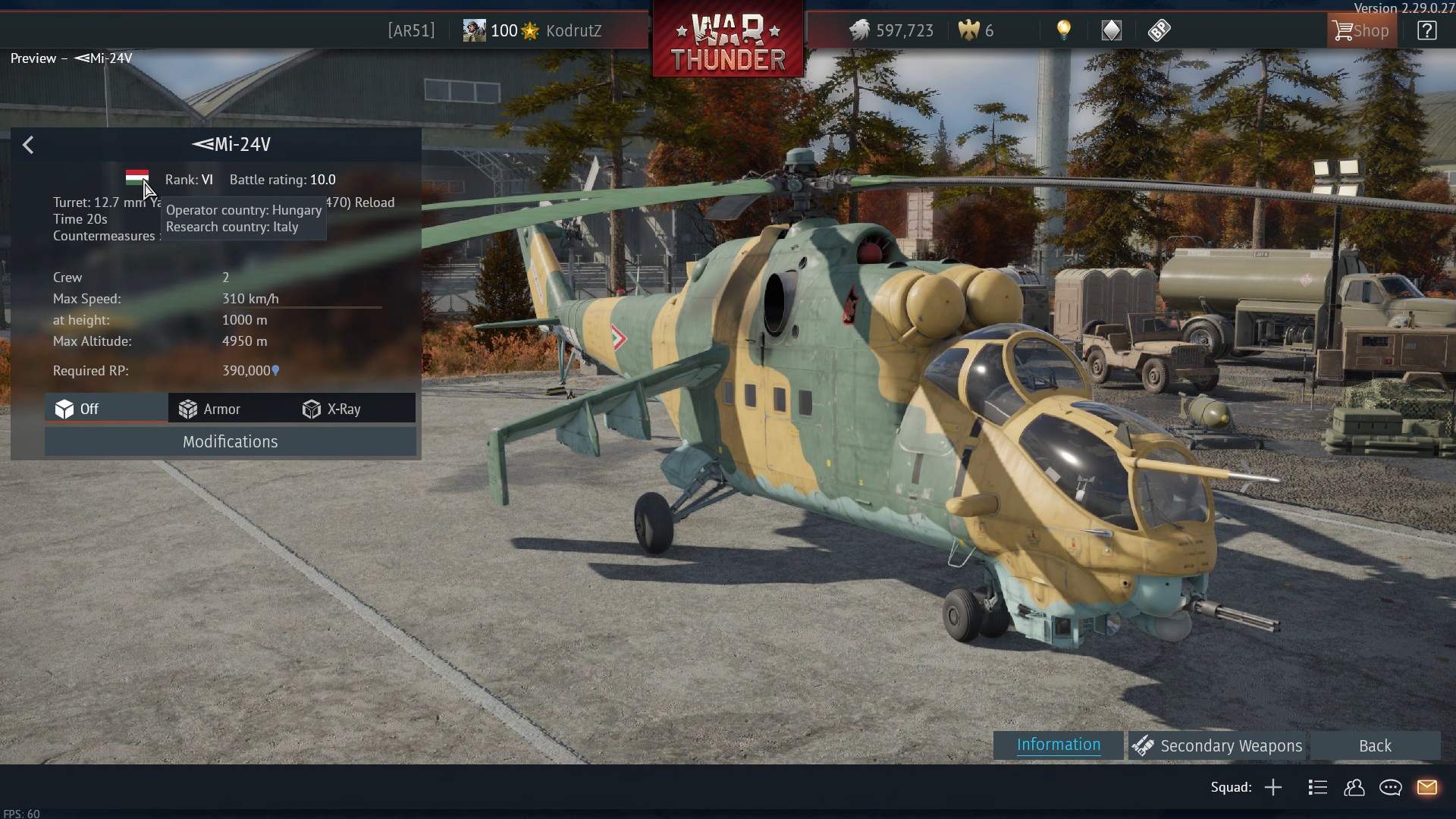This screenshot has width=1456, height=819.
Task: Click the lightbulb icon in top bar
Action: click(1064, 30)
